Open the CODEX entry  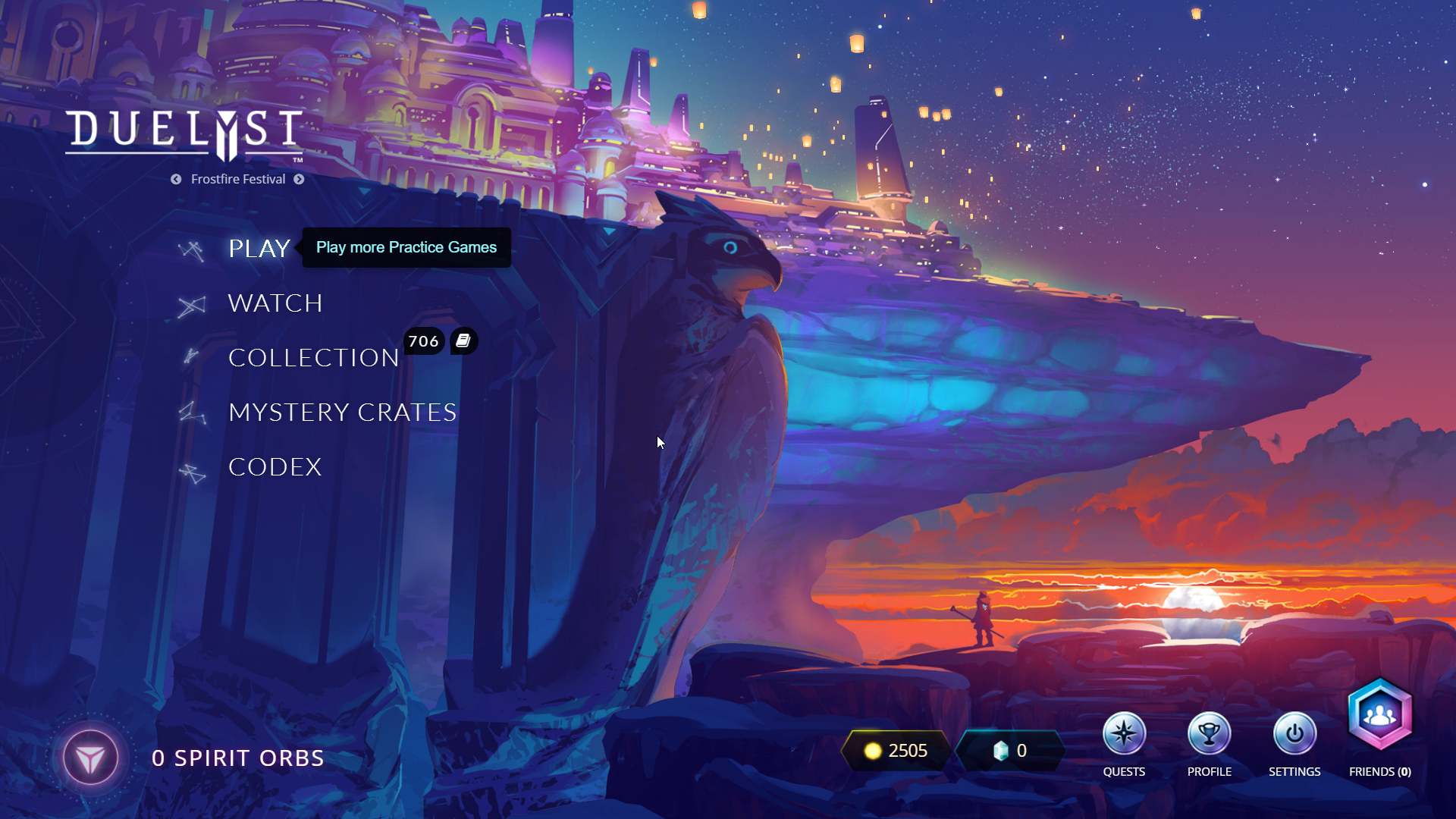[x=275, y=467]
